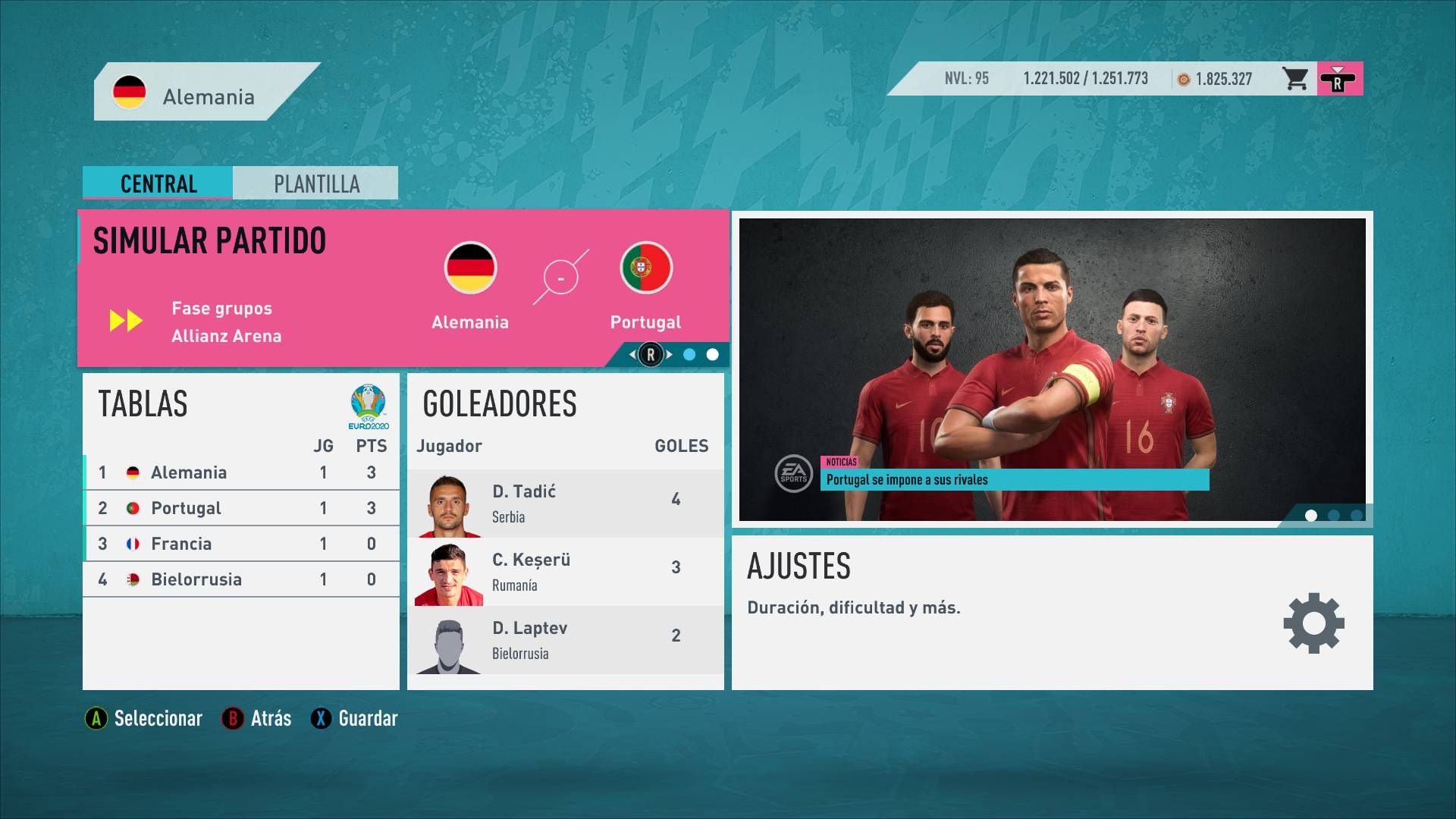The width and height of the screenshot is (1456, 819).
Task: Open the Ajustes settings panel
Action: (x=1052, y=612)
